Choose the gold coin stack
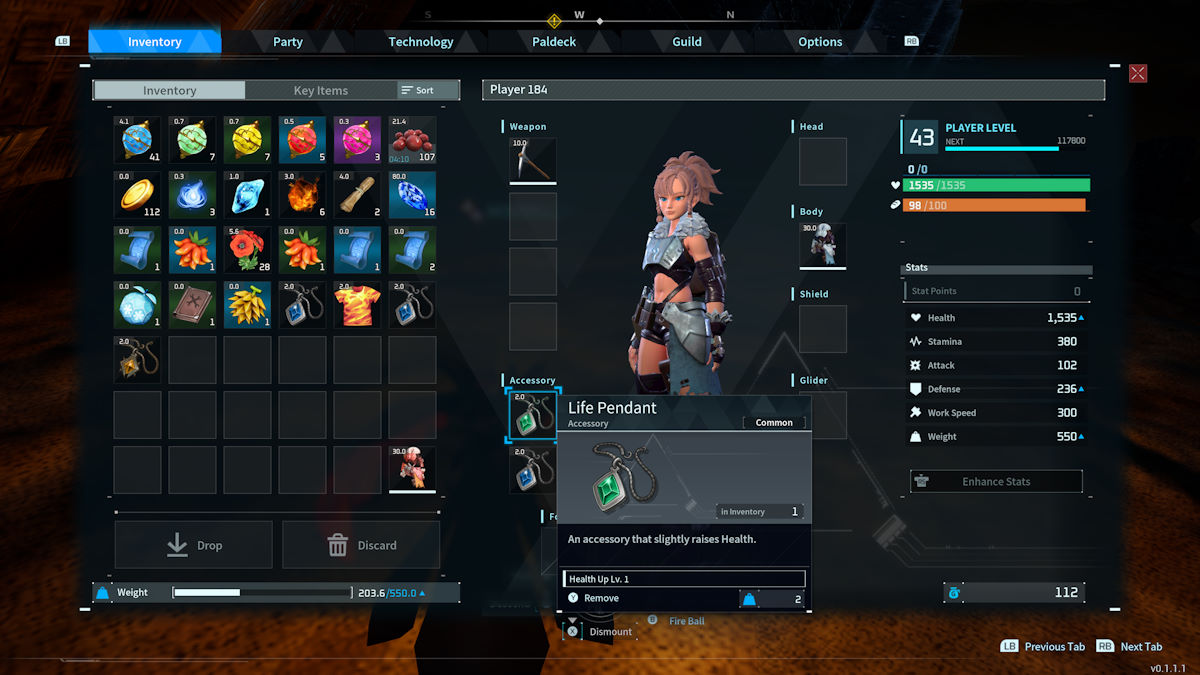This screenshot has width=1200, height=675. [137, 195]
